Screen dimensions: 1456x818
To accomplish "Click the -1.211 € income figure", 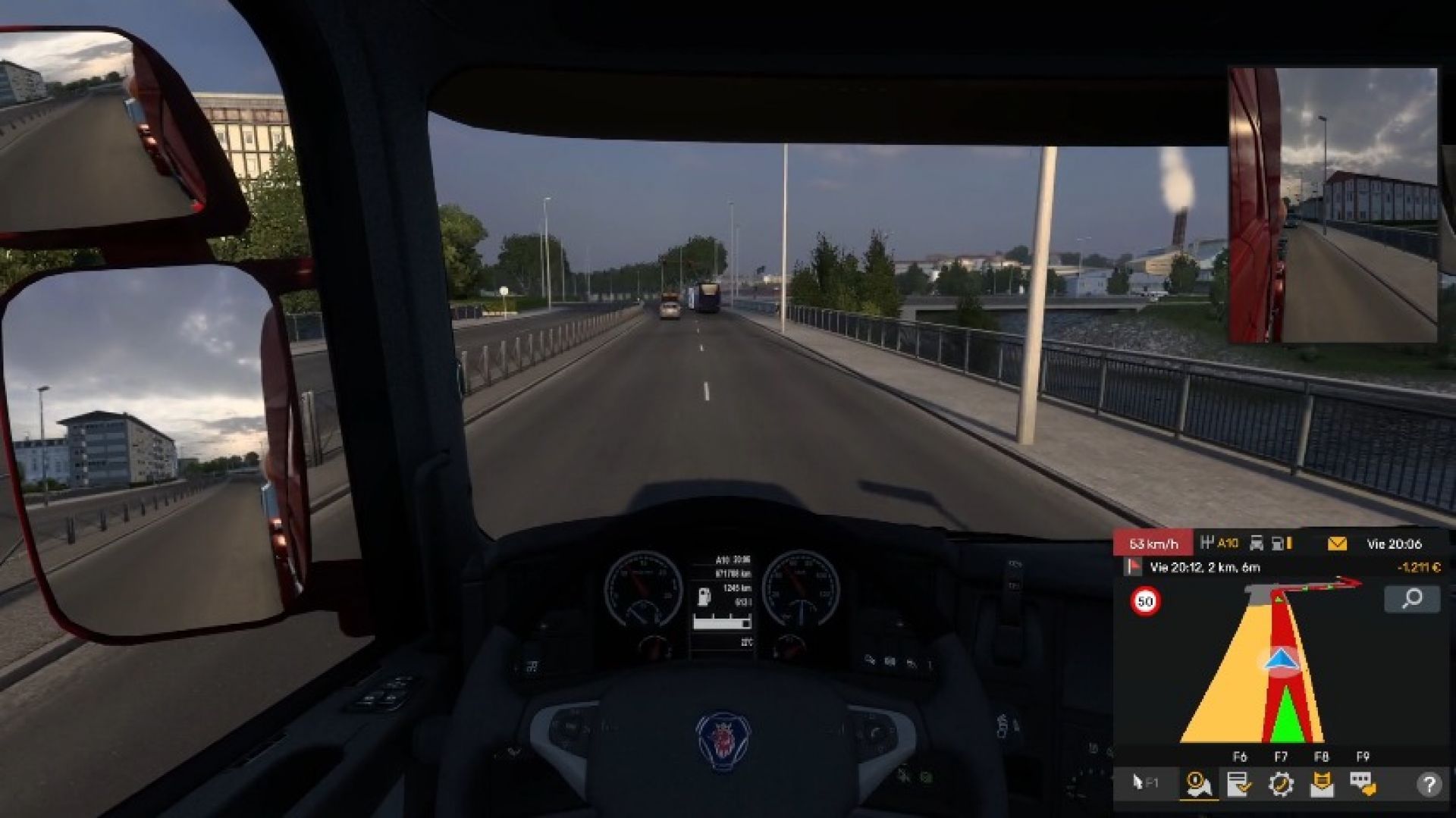I will coord(1420,567).
